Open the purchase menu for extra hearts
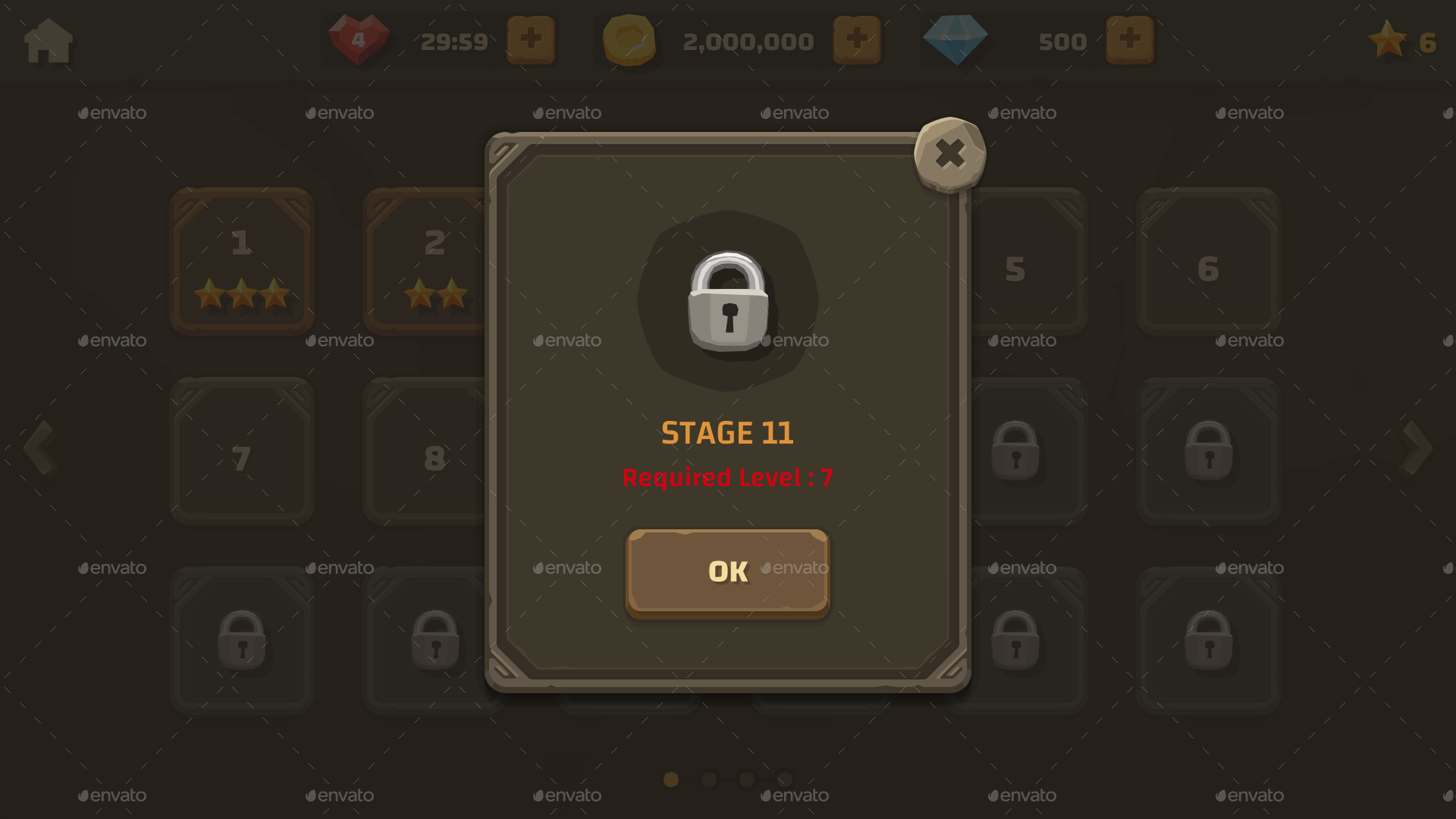 (x=531, y=38)
